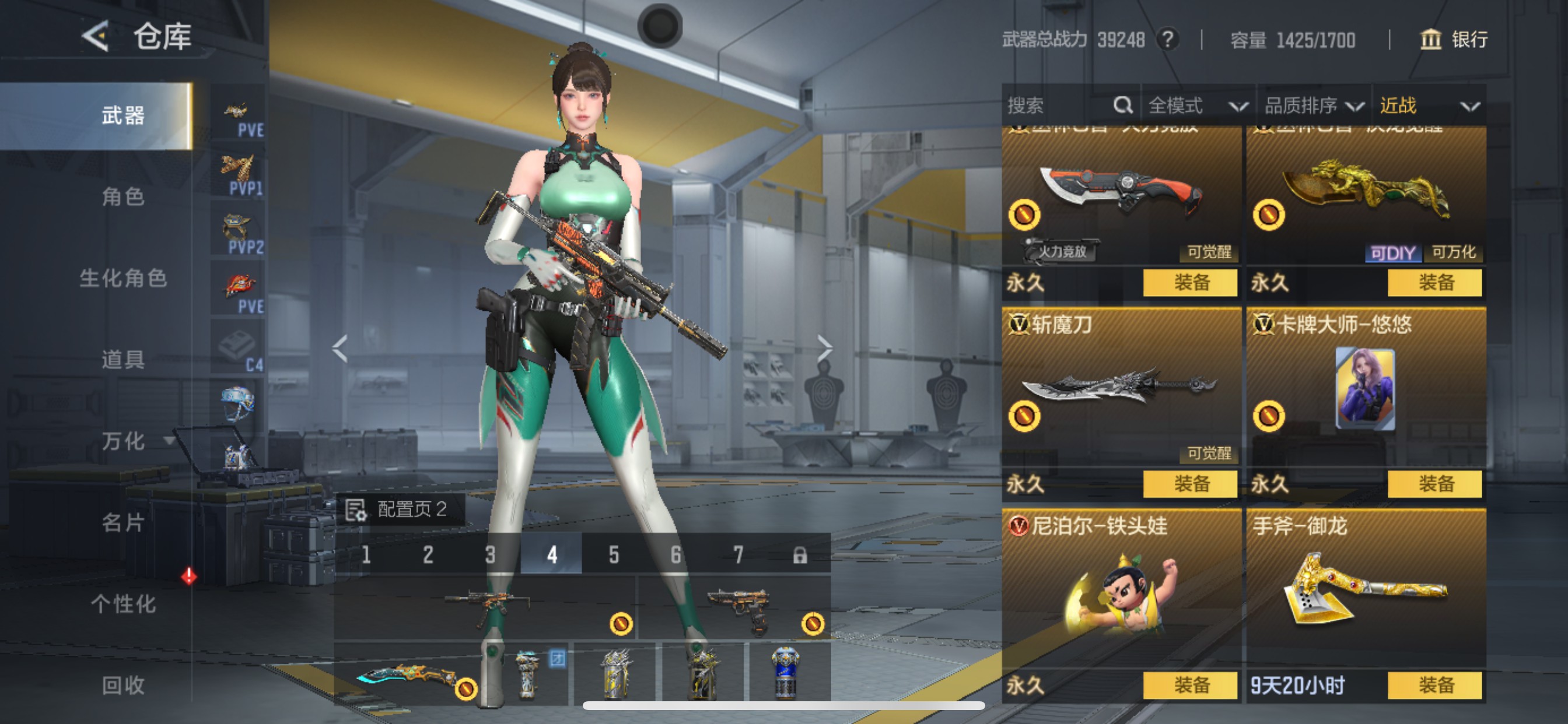Viewport: 1568px width, 724px height.
Task: Open the 近战 weapon type dropdown
Action: coord(1428,106)
